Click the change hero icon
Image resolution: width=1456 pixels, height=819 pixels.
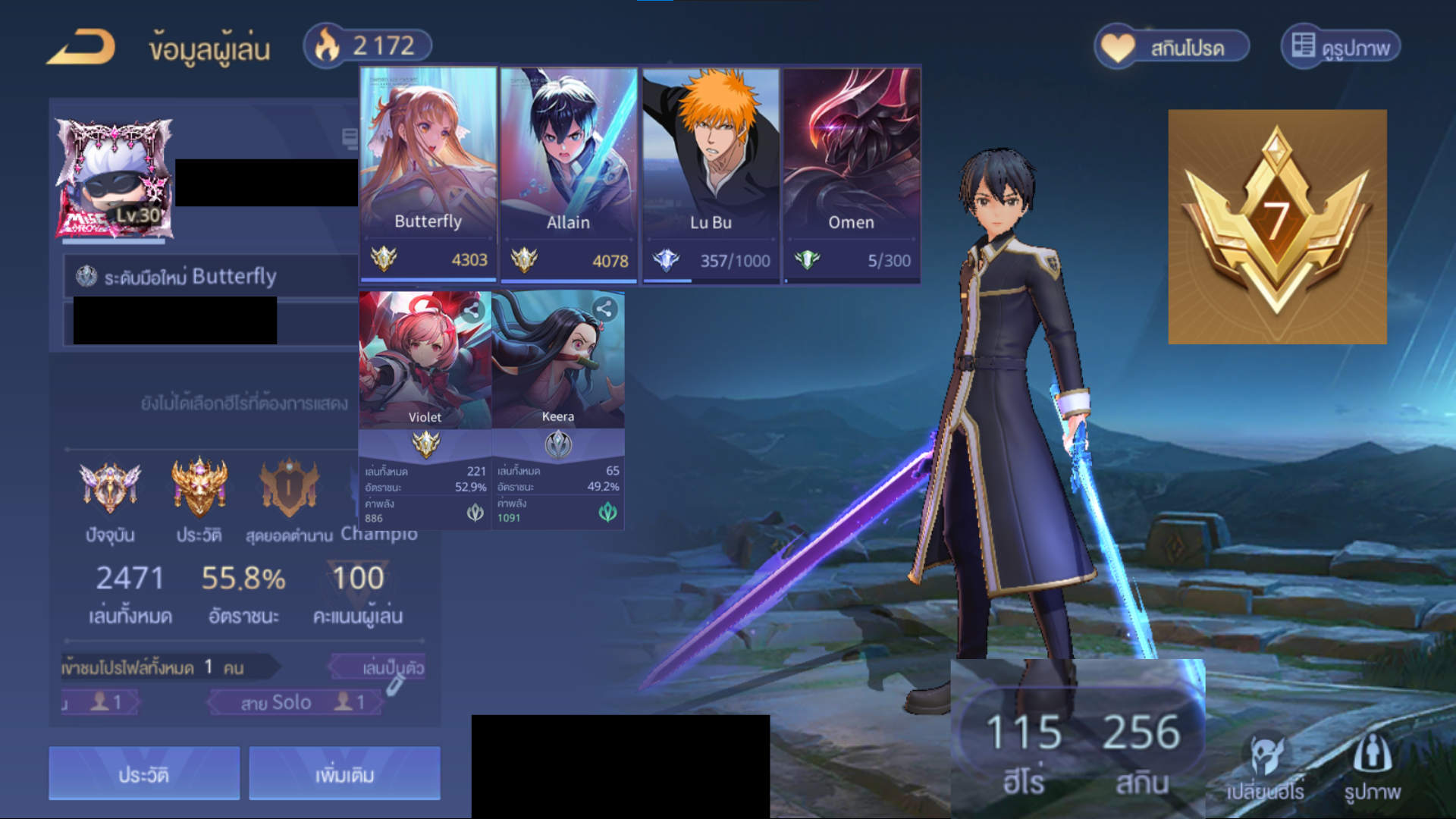[x=1265, y=767]
